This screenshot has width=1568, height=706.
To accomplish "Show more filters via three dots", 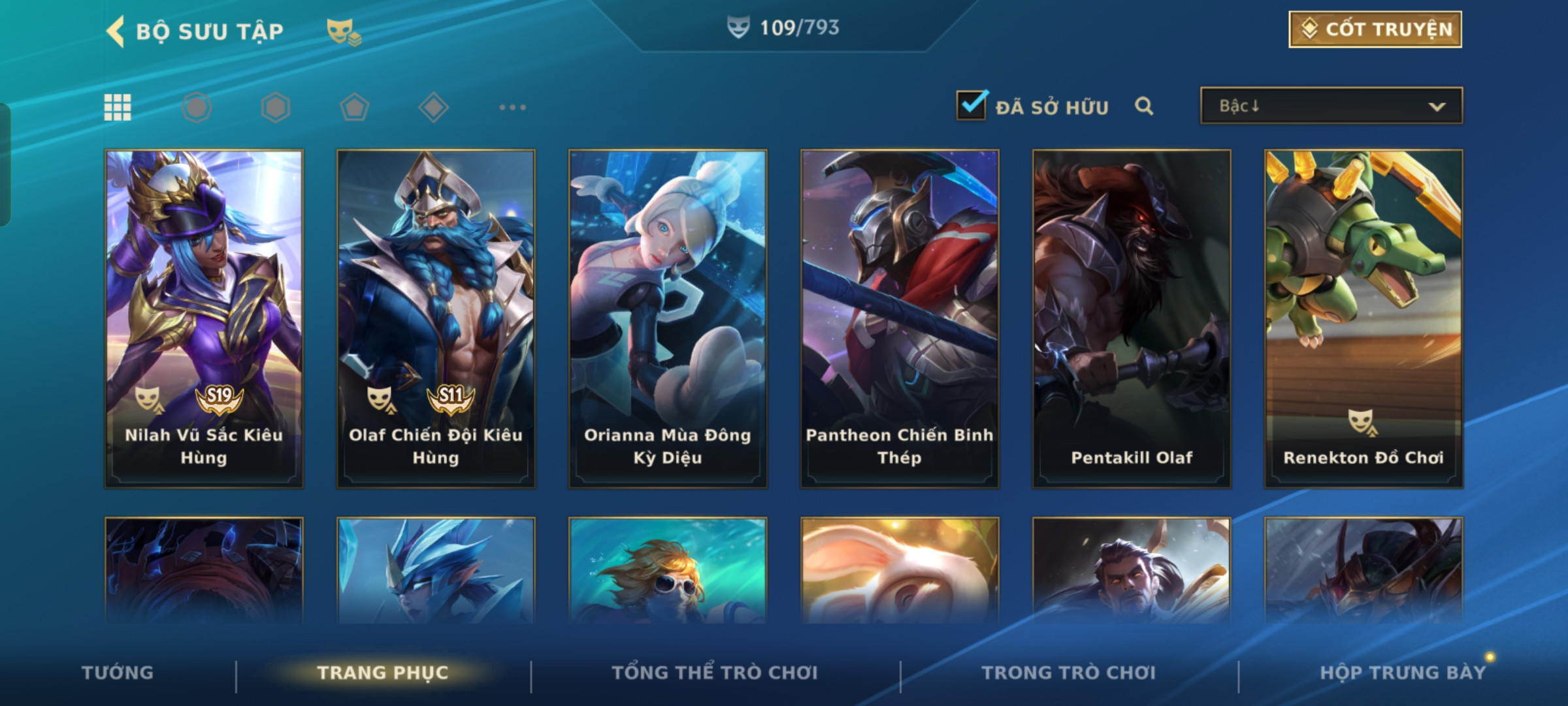I will pyautogui.click(x=512, y=107).
